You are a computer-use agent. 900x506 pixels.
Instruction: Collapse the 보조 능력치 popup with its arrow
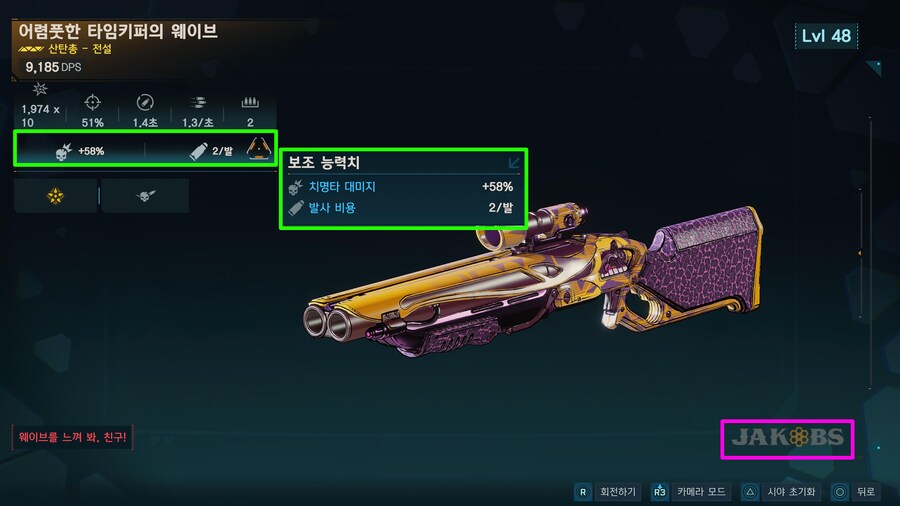coord(514,162)
